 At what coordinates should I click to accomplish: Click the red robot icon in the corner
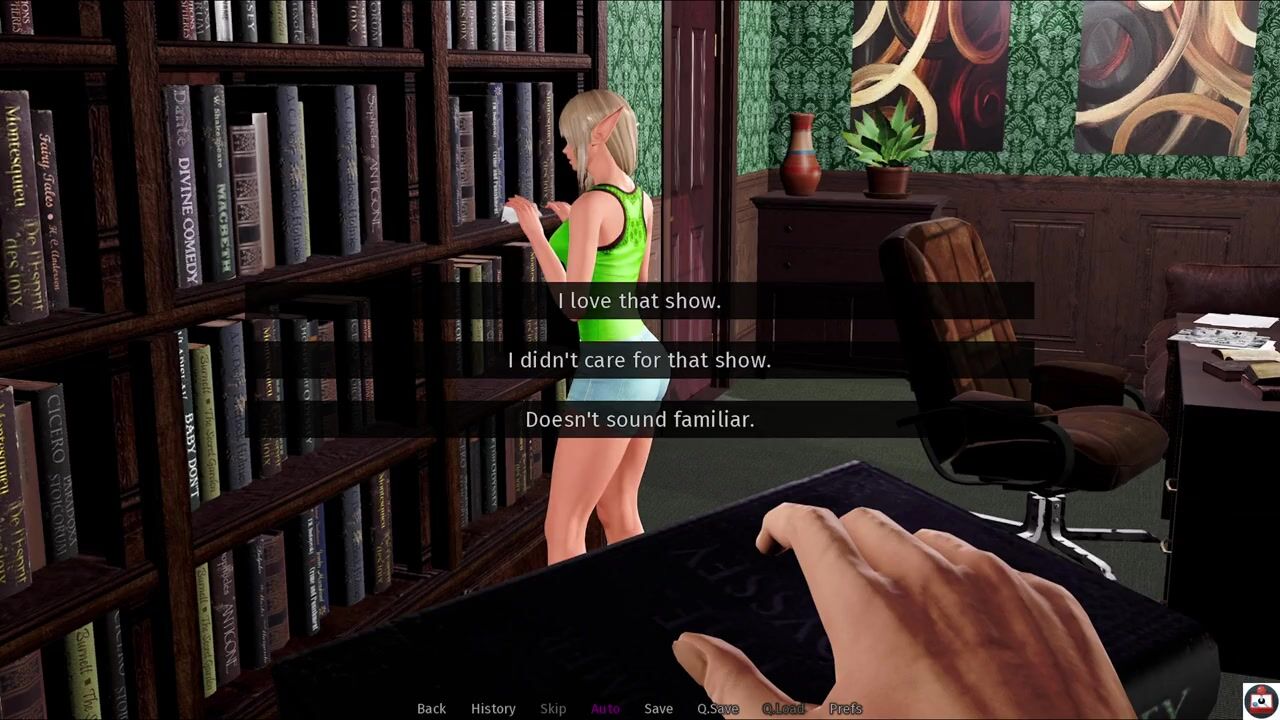pos(1259,699)
